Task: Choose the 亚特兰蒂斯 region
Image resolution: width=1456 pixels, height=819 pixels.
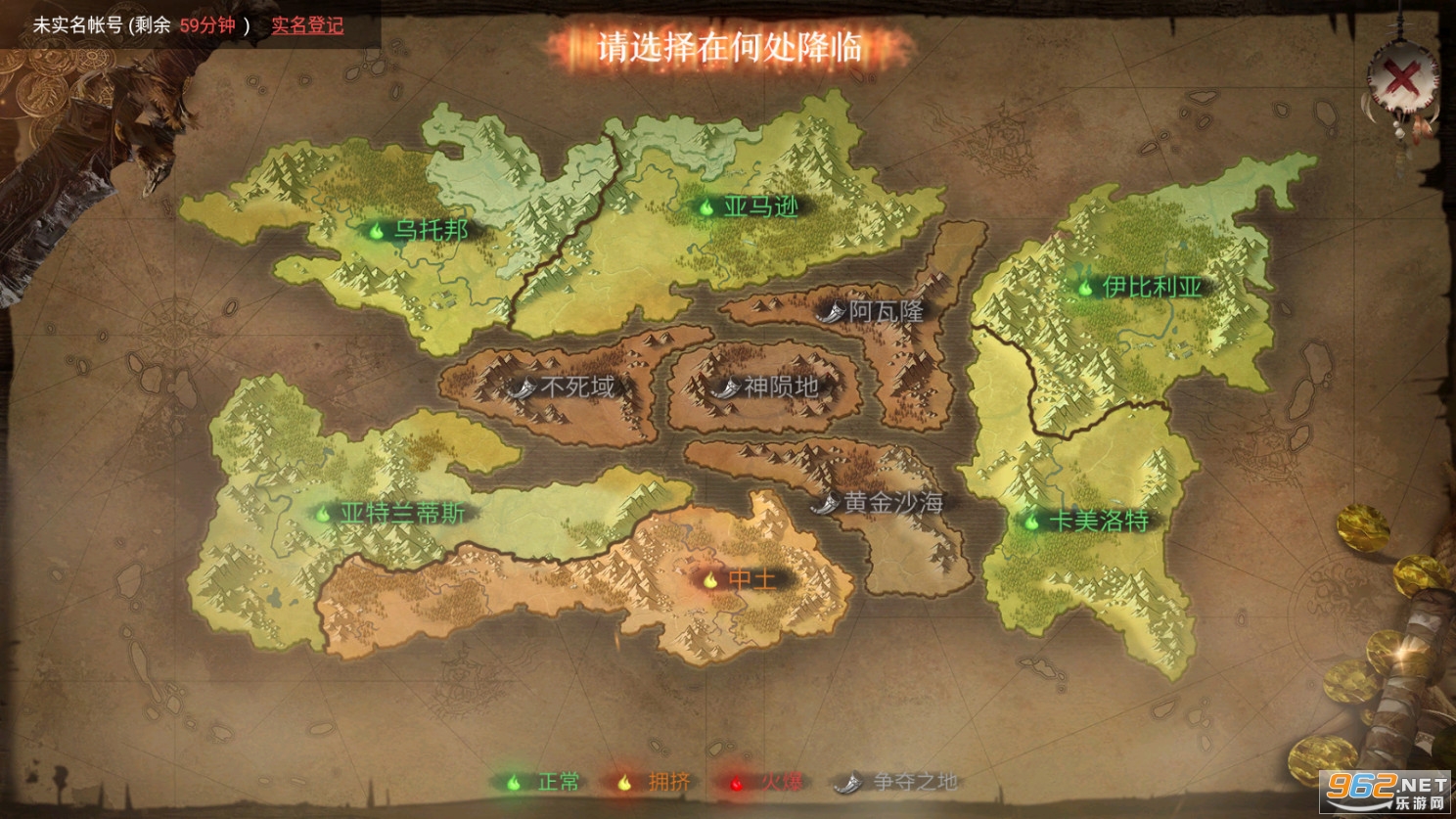Action: [x=391, y=513]
